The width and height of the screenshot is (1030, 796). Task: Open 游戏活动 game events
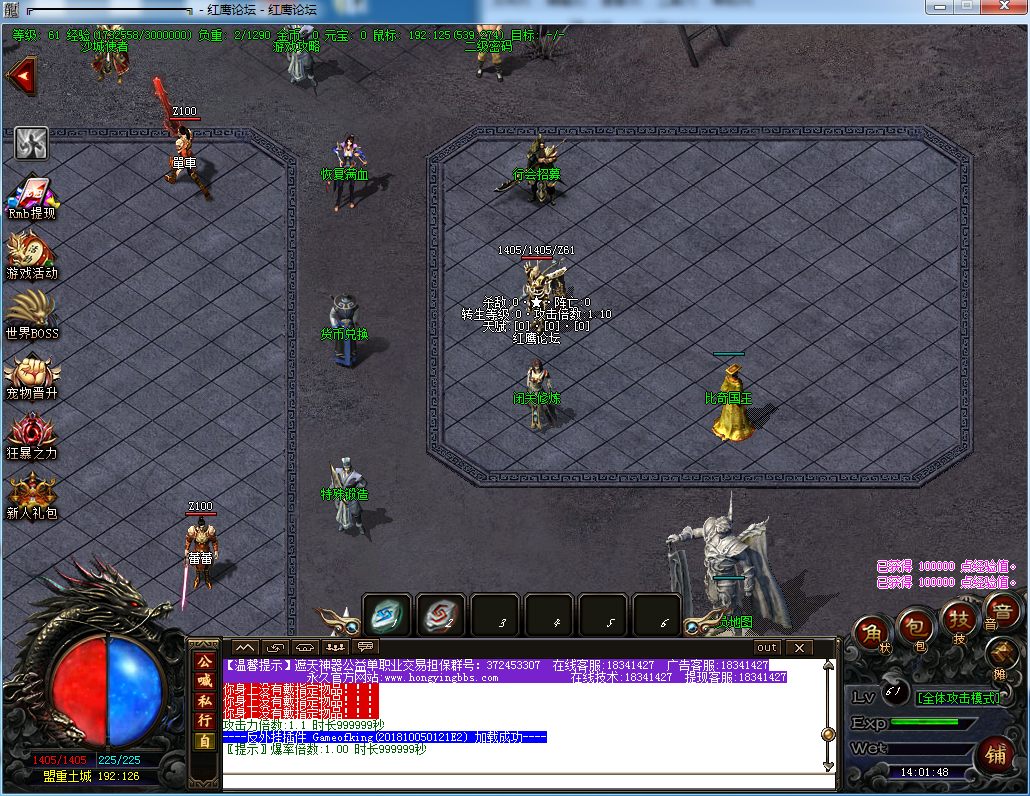[x=31, y=254]
